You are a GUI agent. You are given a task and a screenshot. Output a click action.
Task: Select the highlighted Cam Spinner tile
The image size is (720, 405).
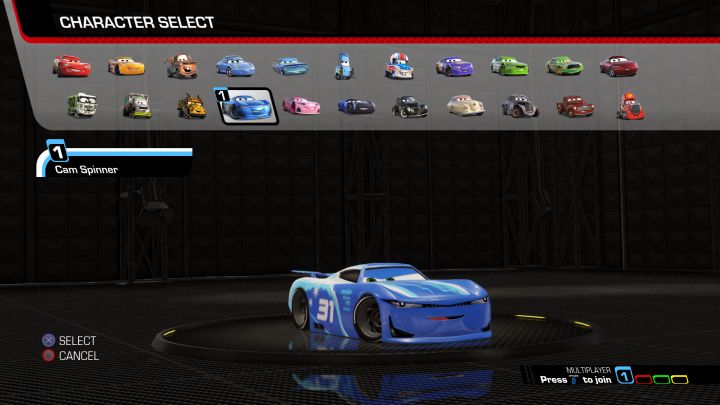pyautogui.click(x=247, y=104)
